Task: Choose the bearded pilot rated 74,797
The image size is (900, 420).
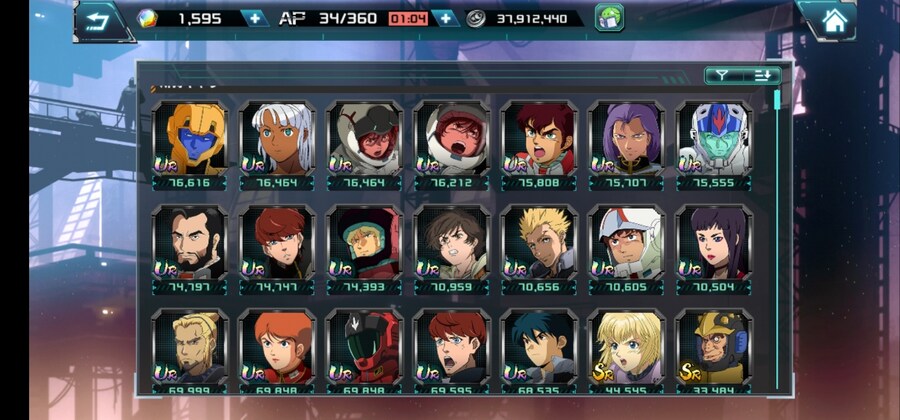Action: pos(190,249)
